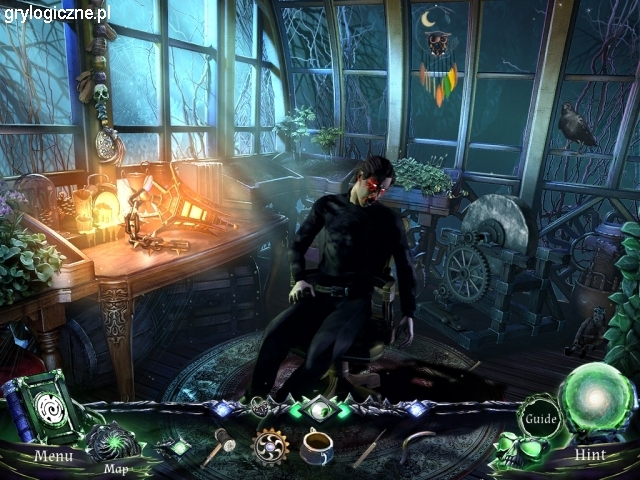Select the thin chisel tool item
640x480 pixels.
click(369, 448)
